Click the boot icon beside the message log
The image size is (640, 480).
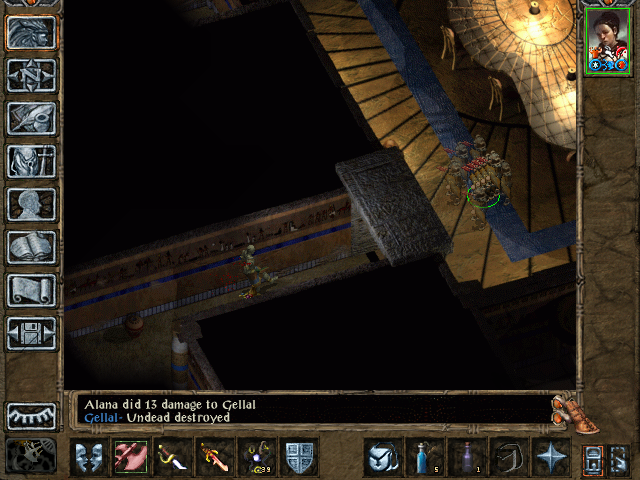point(565,409)
